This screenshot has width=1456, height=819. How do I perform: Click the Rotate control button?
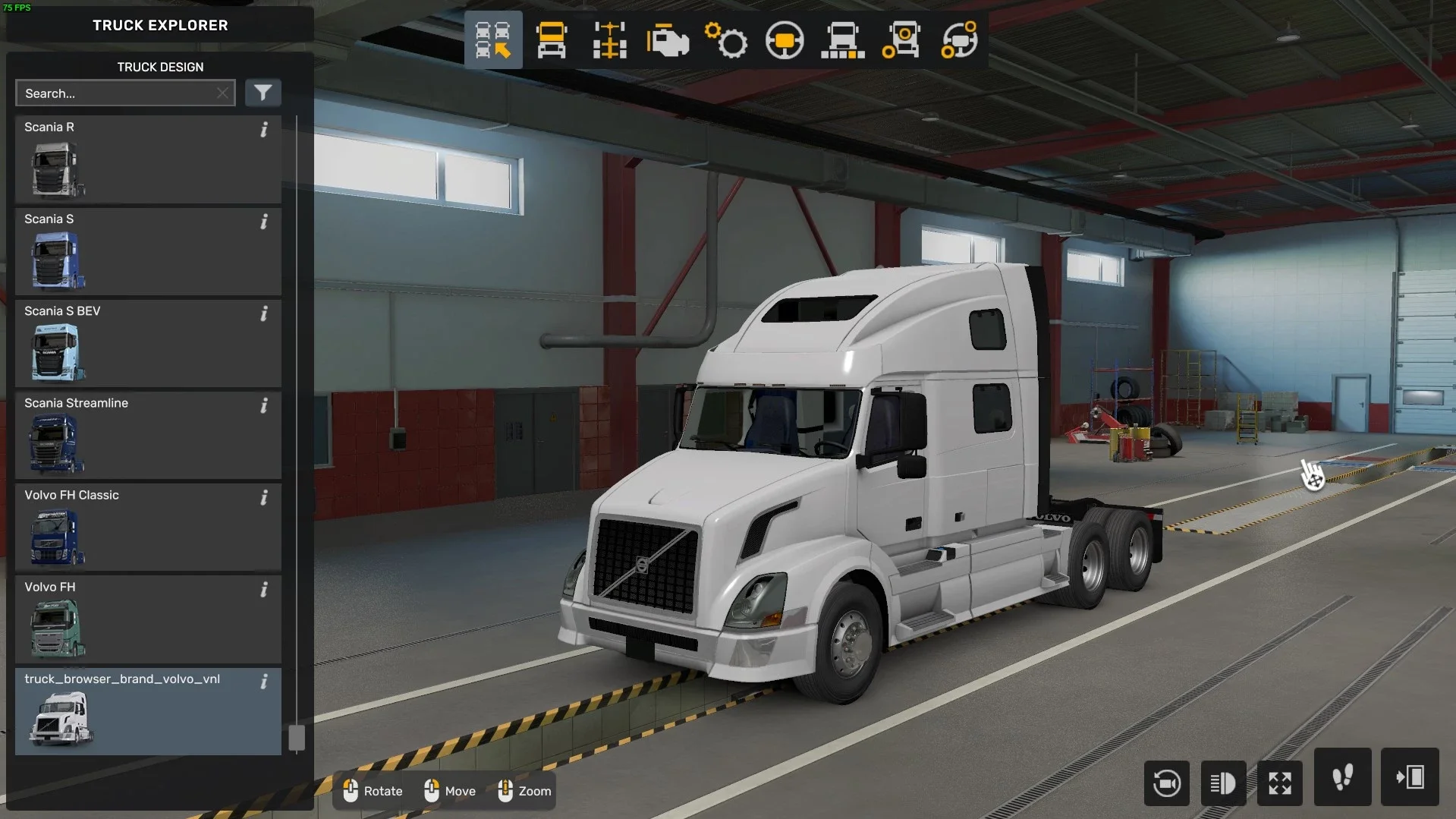point(372,791)
